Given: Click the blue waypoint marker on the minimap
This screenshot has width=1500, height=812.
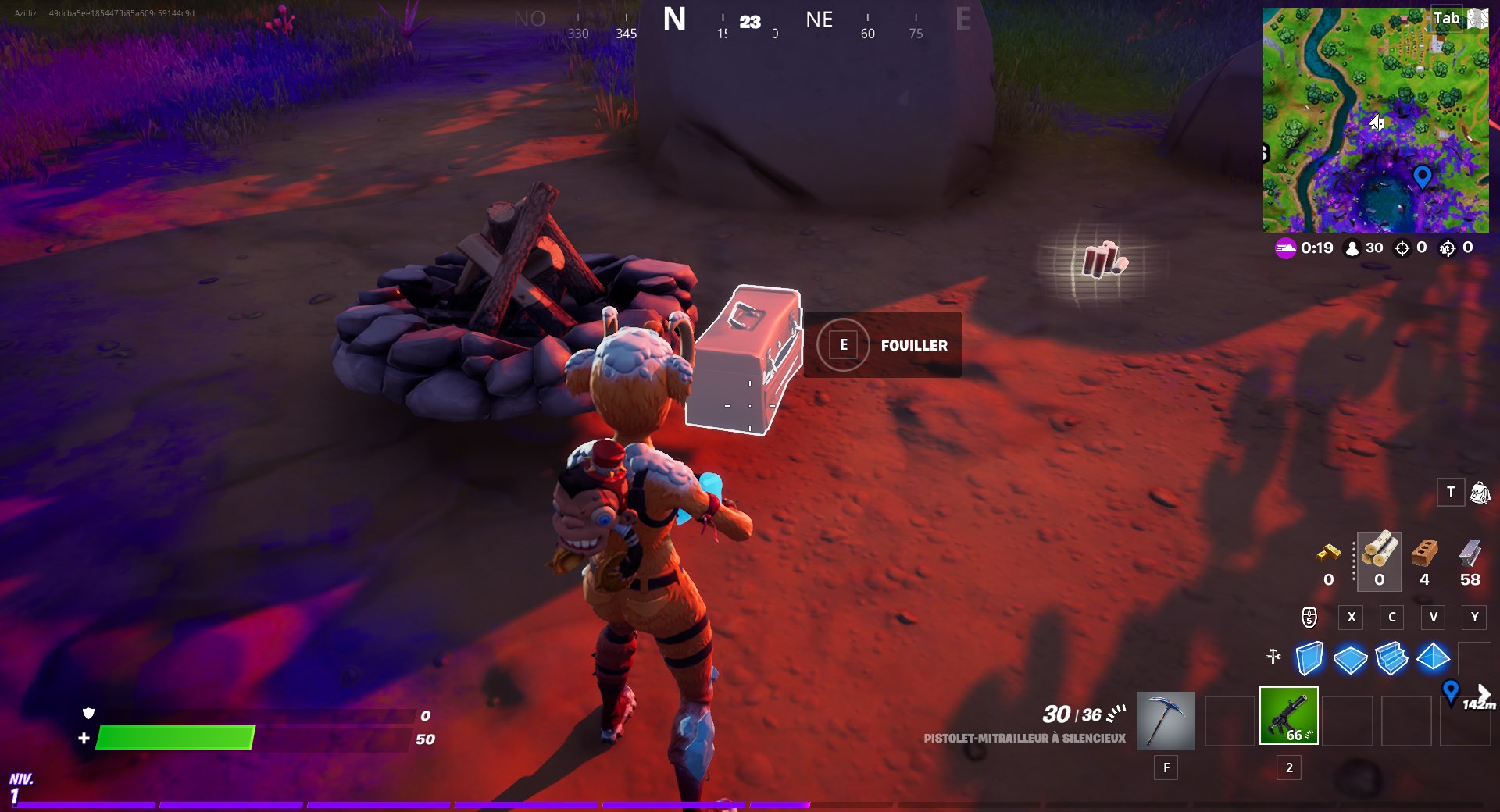Looking at the screenshot, I should pos(1423,178).
